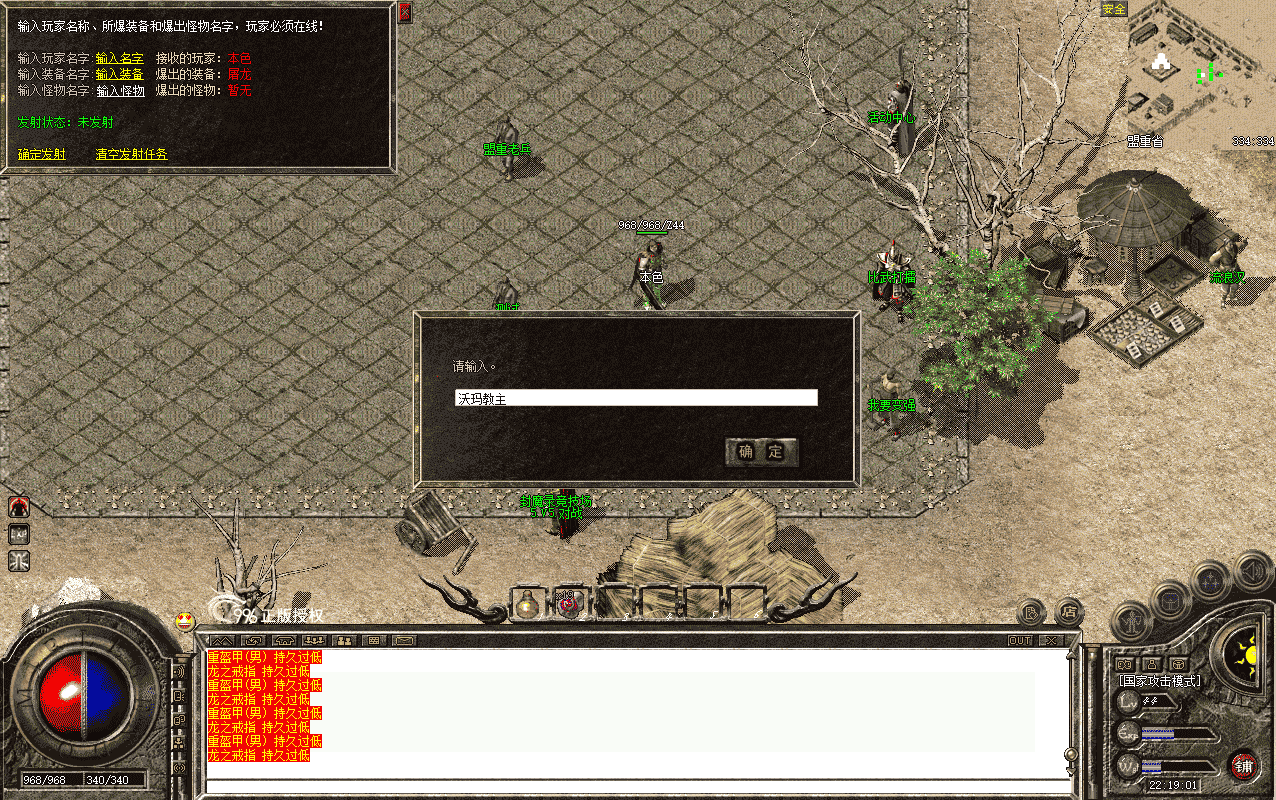The width and height of the screenshot is (1276, 800).
Task: Click the OUT button above the chat
Action: [x=1019, y=640]
